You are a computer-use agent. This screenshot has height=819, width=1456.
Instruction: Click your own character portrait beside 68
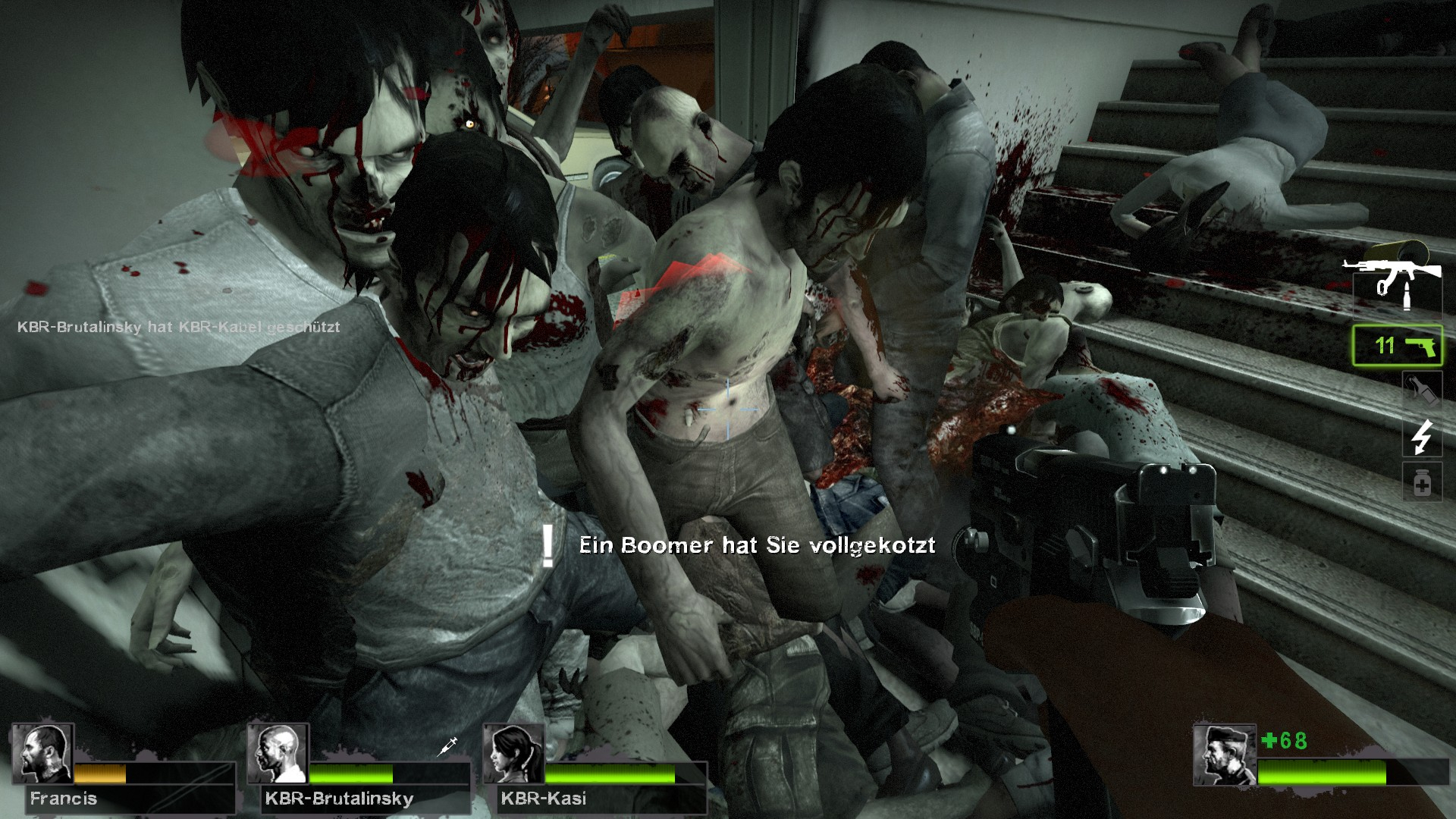[x=1224, y=755]
